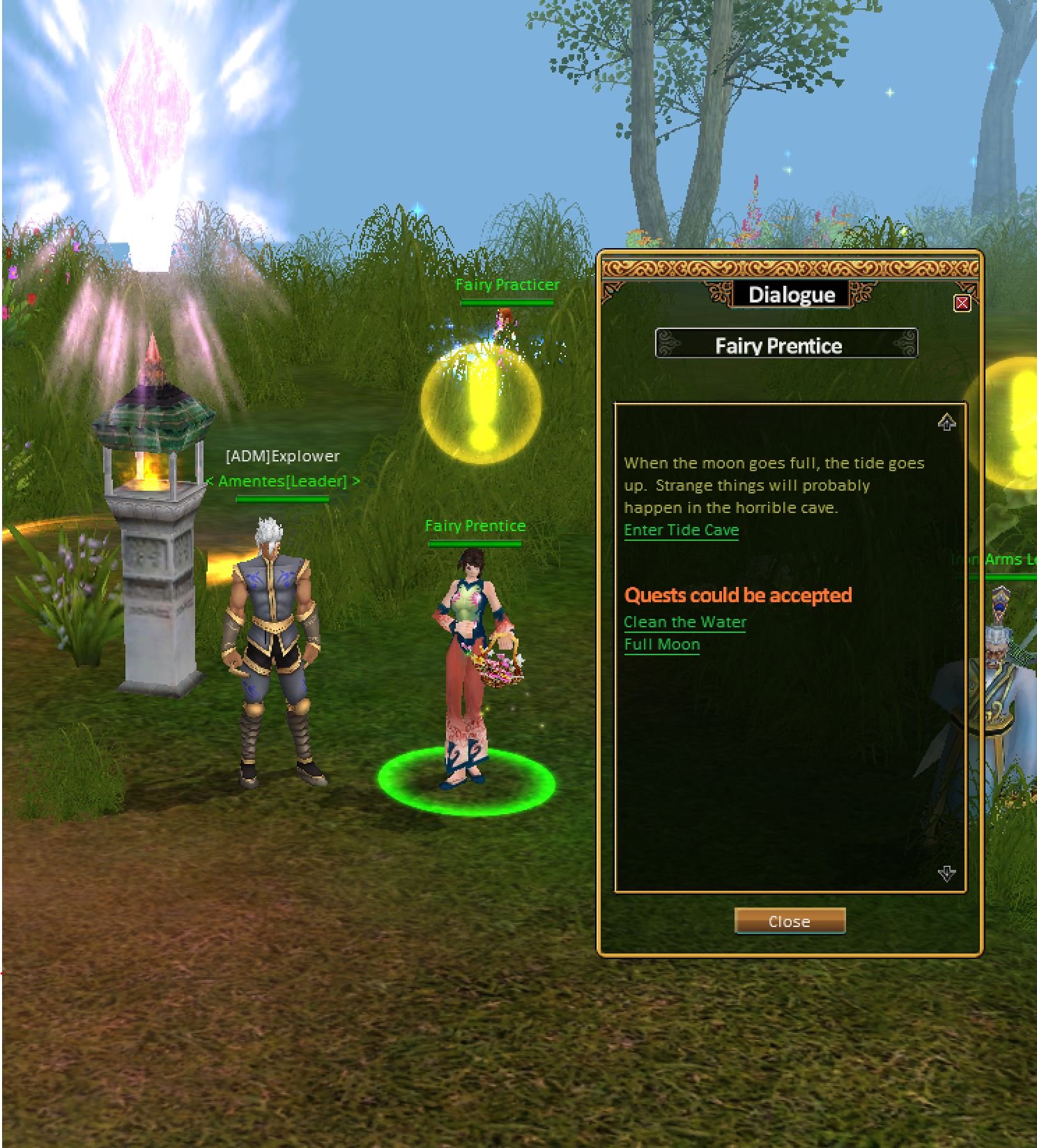
Task: Choose the Enter Tide Cave option
Action: pos(681,530)
